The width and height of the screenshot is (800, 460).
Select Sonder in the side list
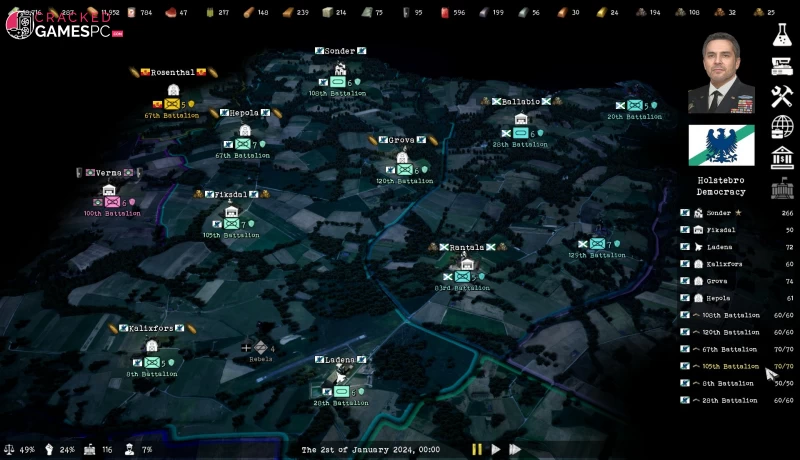pos(720,213)
